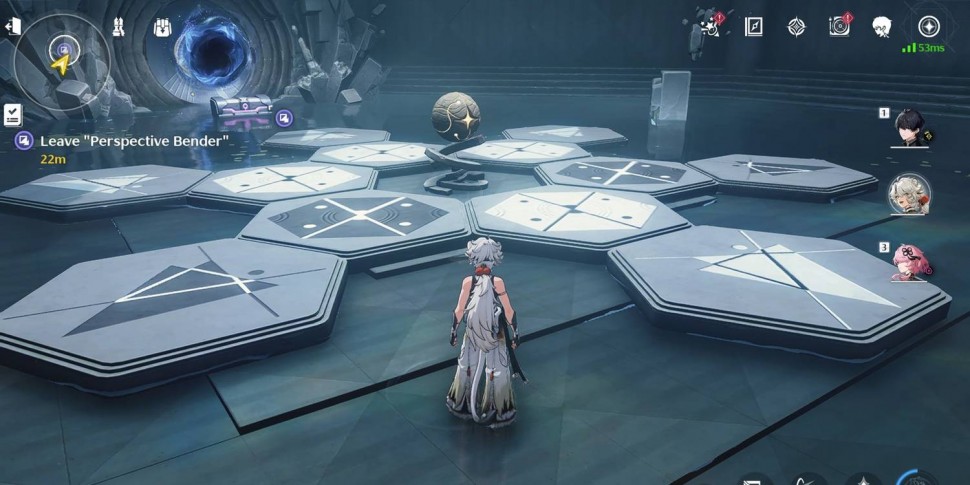Open the star compass main menu icon

pyautogui.click(x=929, y=27)
